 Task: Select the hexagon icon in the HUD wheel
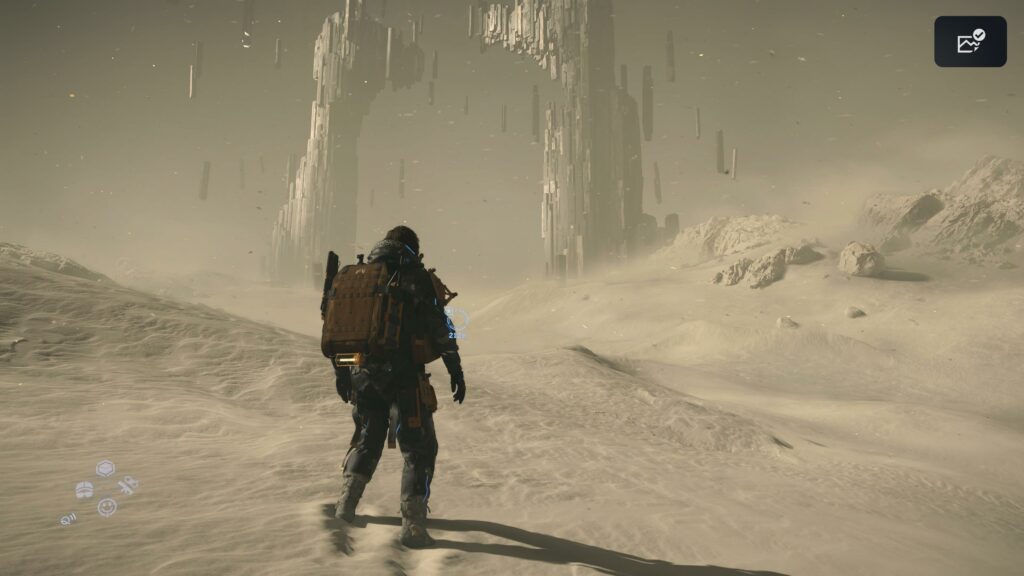click(105, 468)
